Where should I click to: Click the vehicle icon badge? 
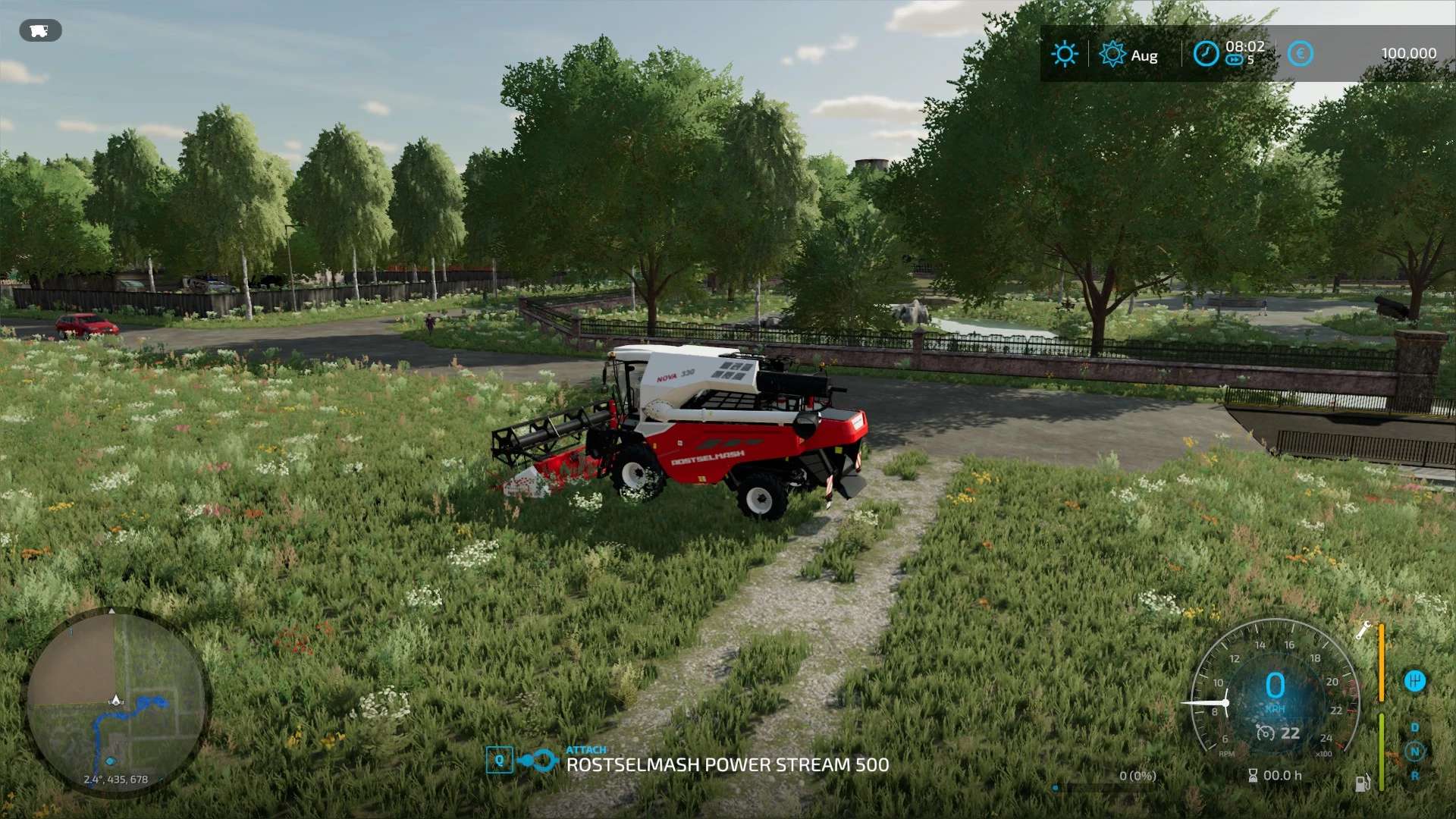coord(40,31)
